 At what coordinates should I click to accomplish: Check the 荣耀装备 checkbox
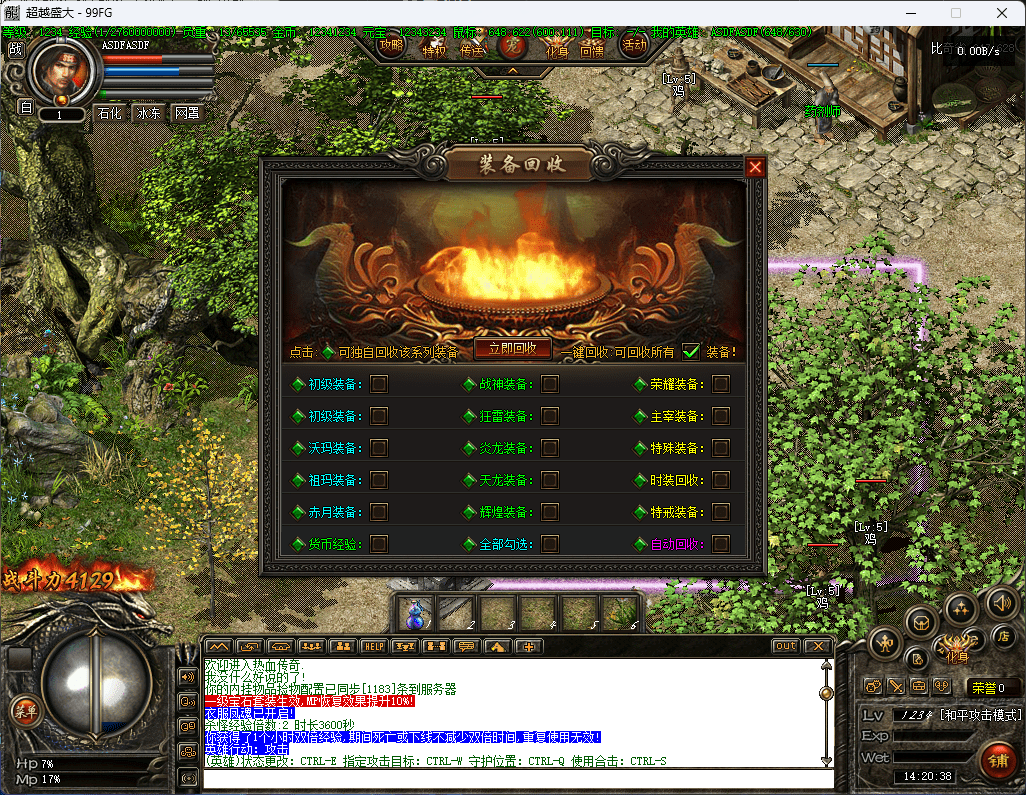pos(721,384)
